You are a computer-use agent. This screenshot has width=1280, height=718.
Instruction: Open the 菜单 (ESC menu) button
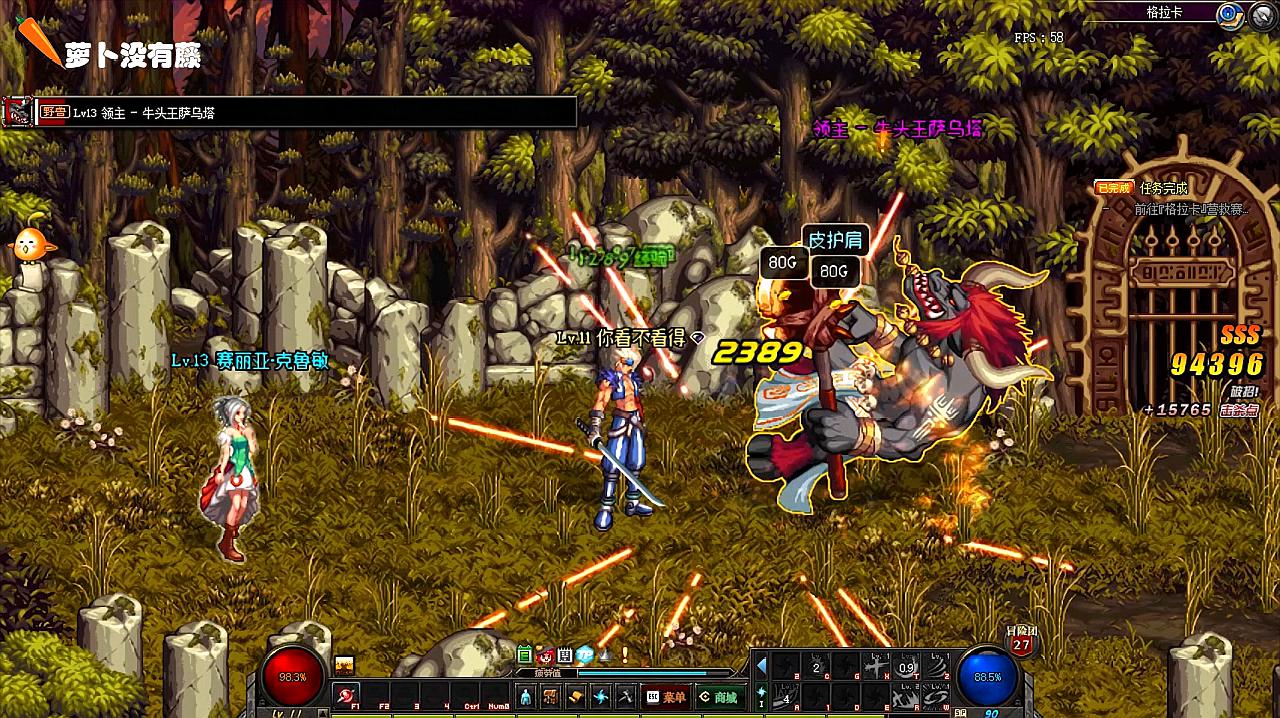[x=666, y=697]
